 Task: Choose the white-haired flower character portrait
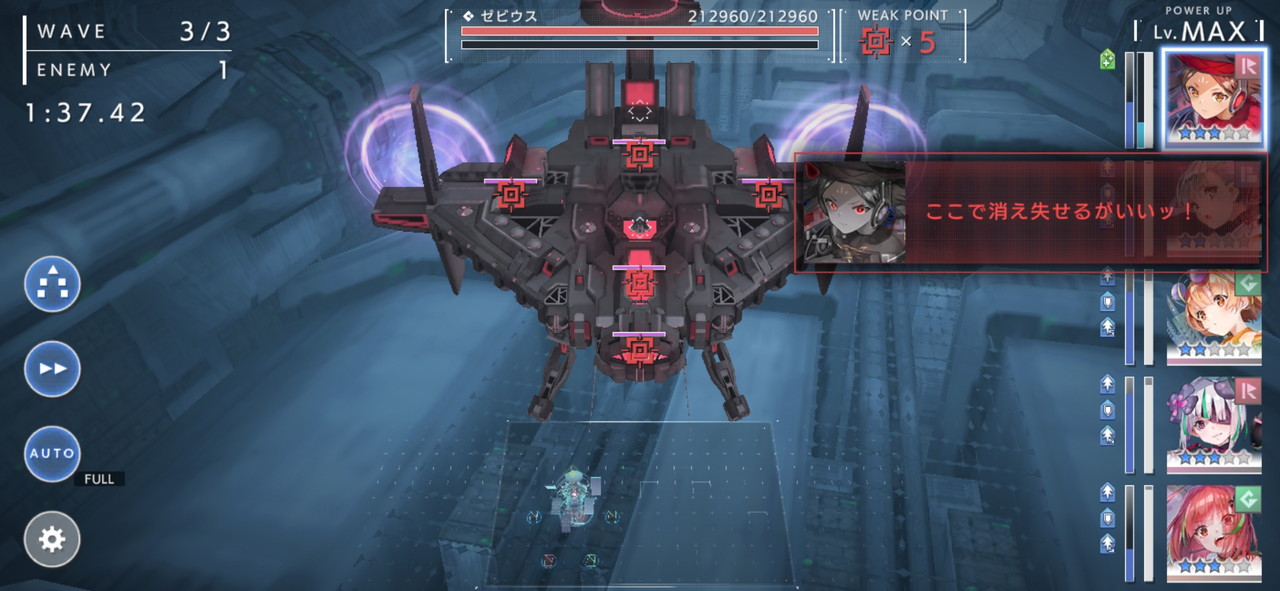tap(1214, 425)
